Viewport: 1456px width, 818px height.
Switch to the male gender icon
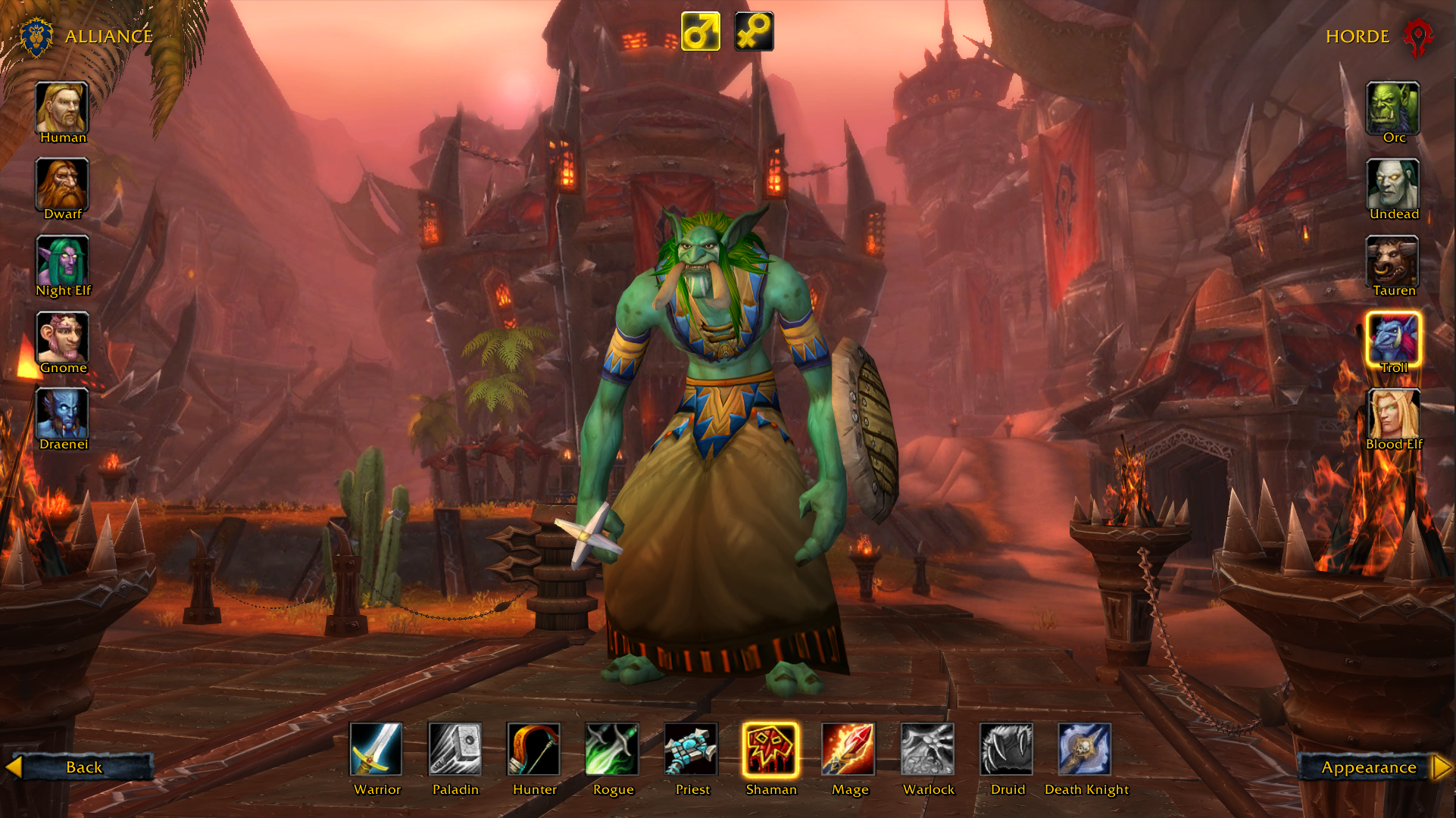(700, 32)
